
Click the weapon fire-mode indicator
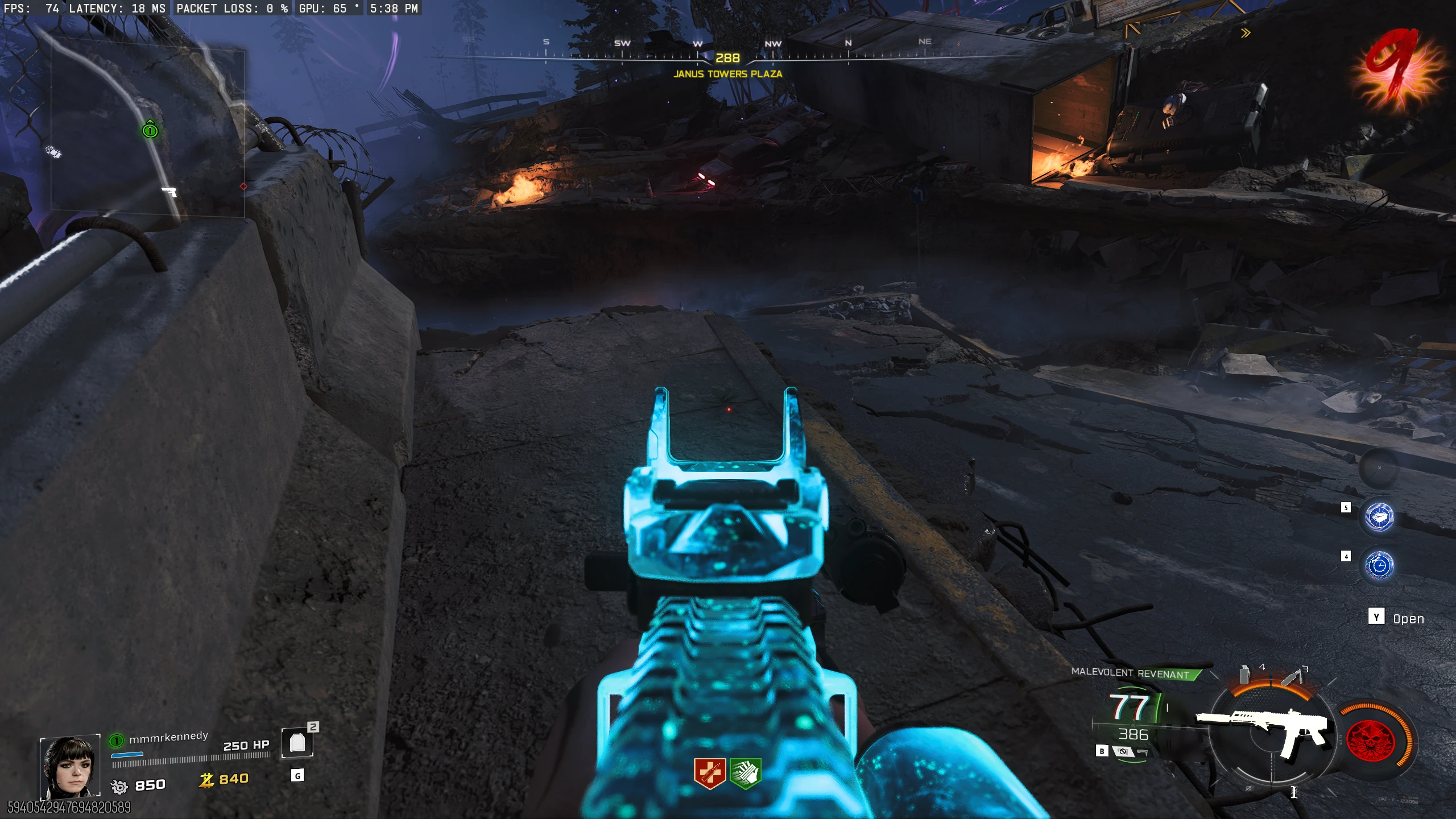[1122, 752]
